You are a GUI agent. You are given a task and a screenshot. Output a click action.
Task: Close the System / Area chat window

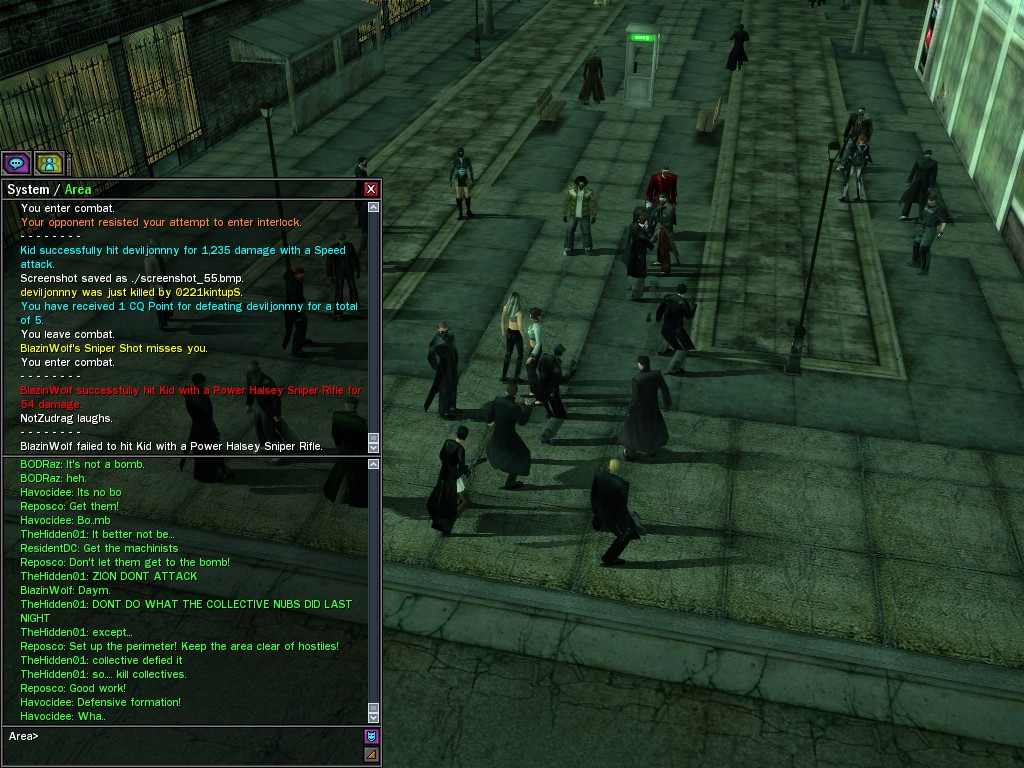coord(371,189)
